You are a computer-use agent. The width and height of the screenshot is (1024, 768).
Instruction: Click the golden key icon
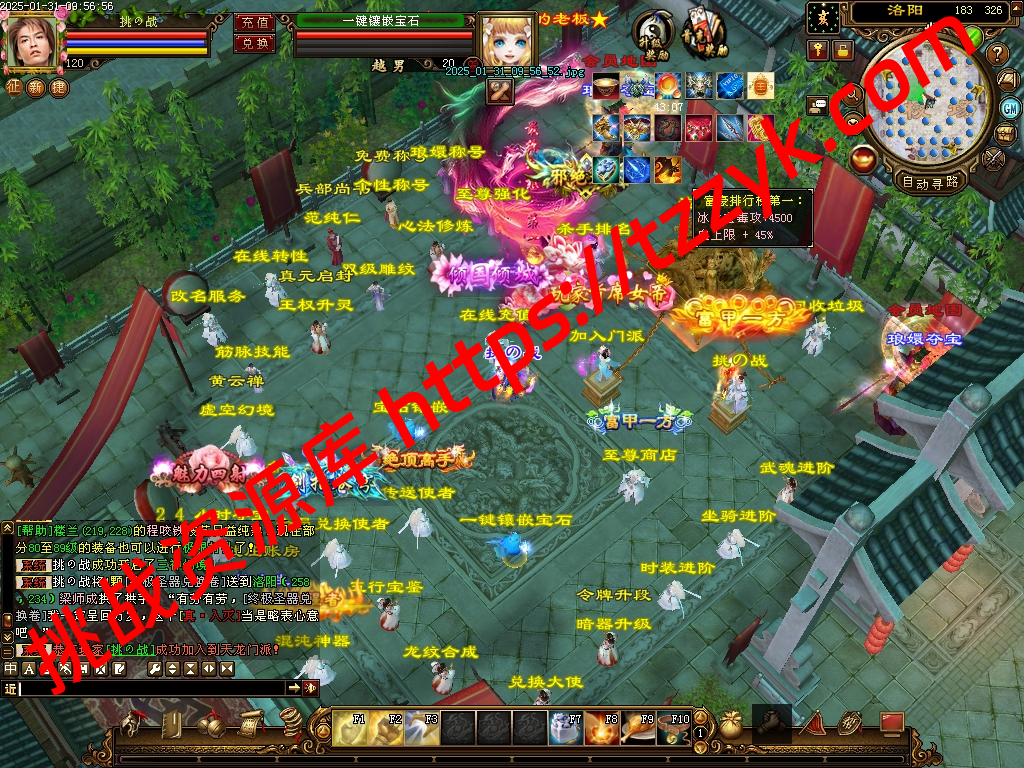tap(818, 49)
